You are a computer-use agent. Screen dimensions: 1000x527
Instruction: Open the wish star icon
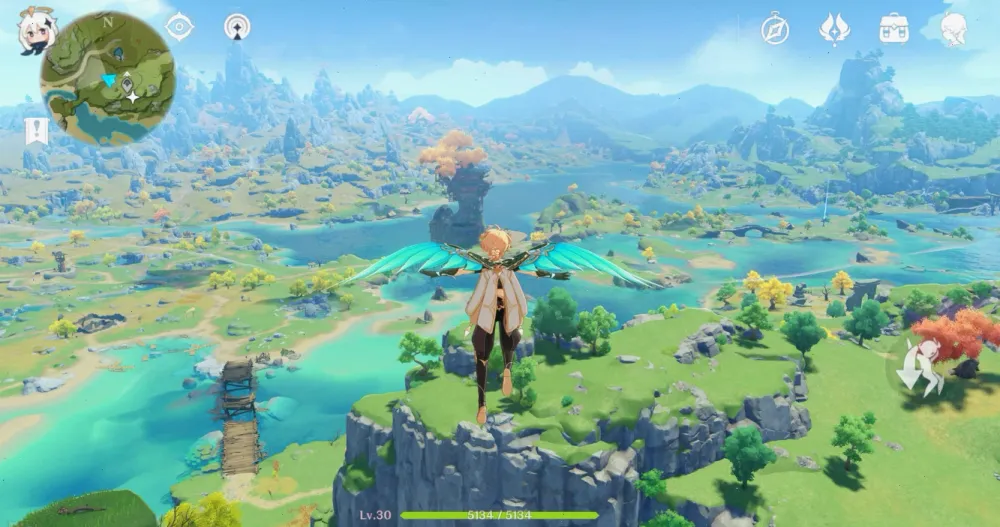point(834,29)
